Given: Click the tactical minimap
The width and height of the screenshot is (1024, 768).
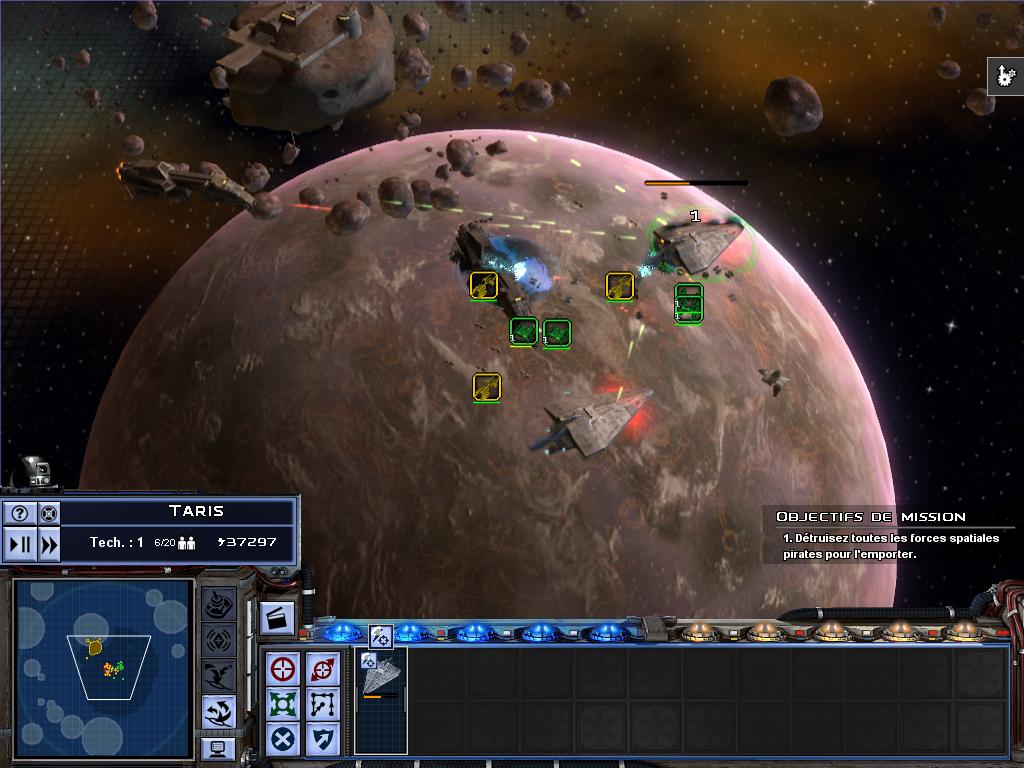Looking at the screenshot, I should point(103,668).
